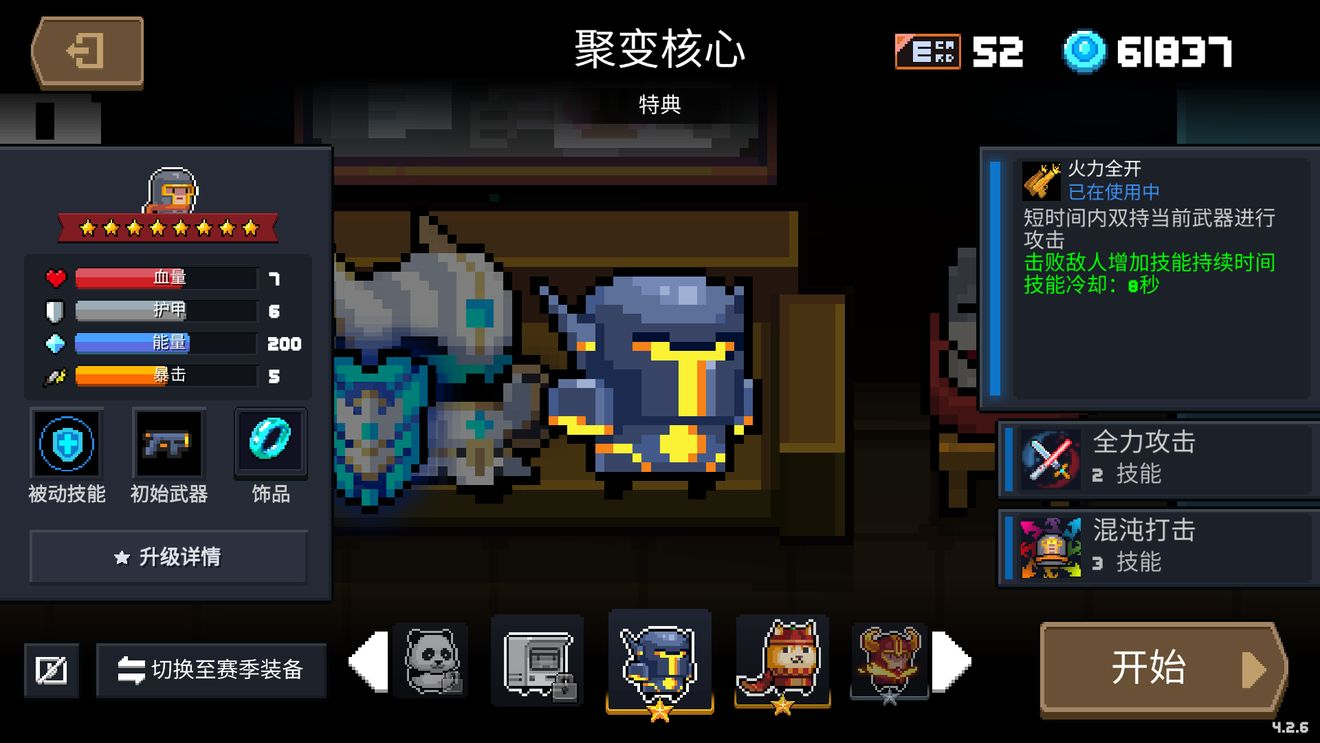Open the 被动技能 passive skill icon
Image resolution: width=1320 pixels, height=743 pixels.
coord(66,445)
